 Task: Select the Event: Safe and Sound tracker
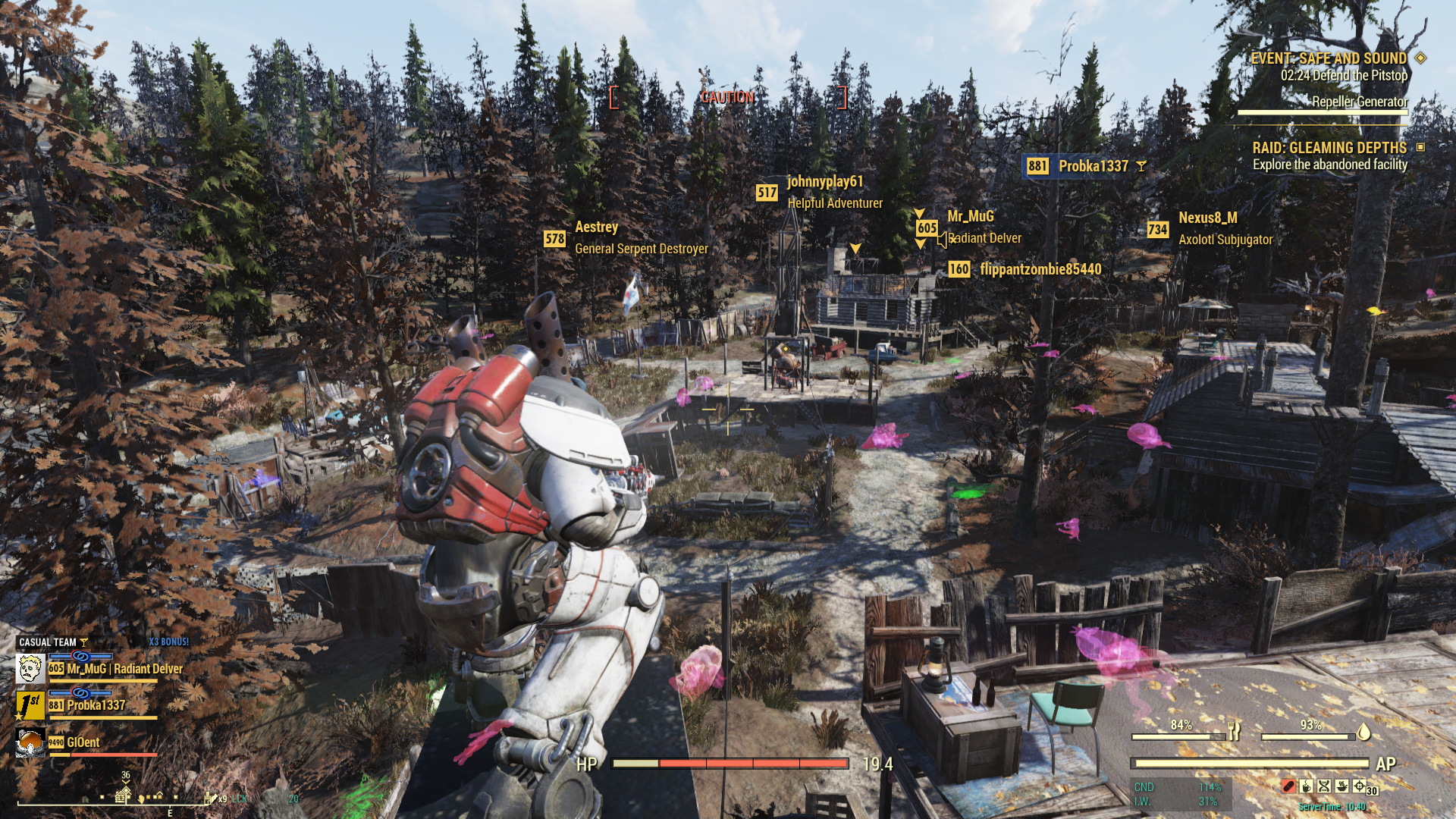point(1329,58)
